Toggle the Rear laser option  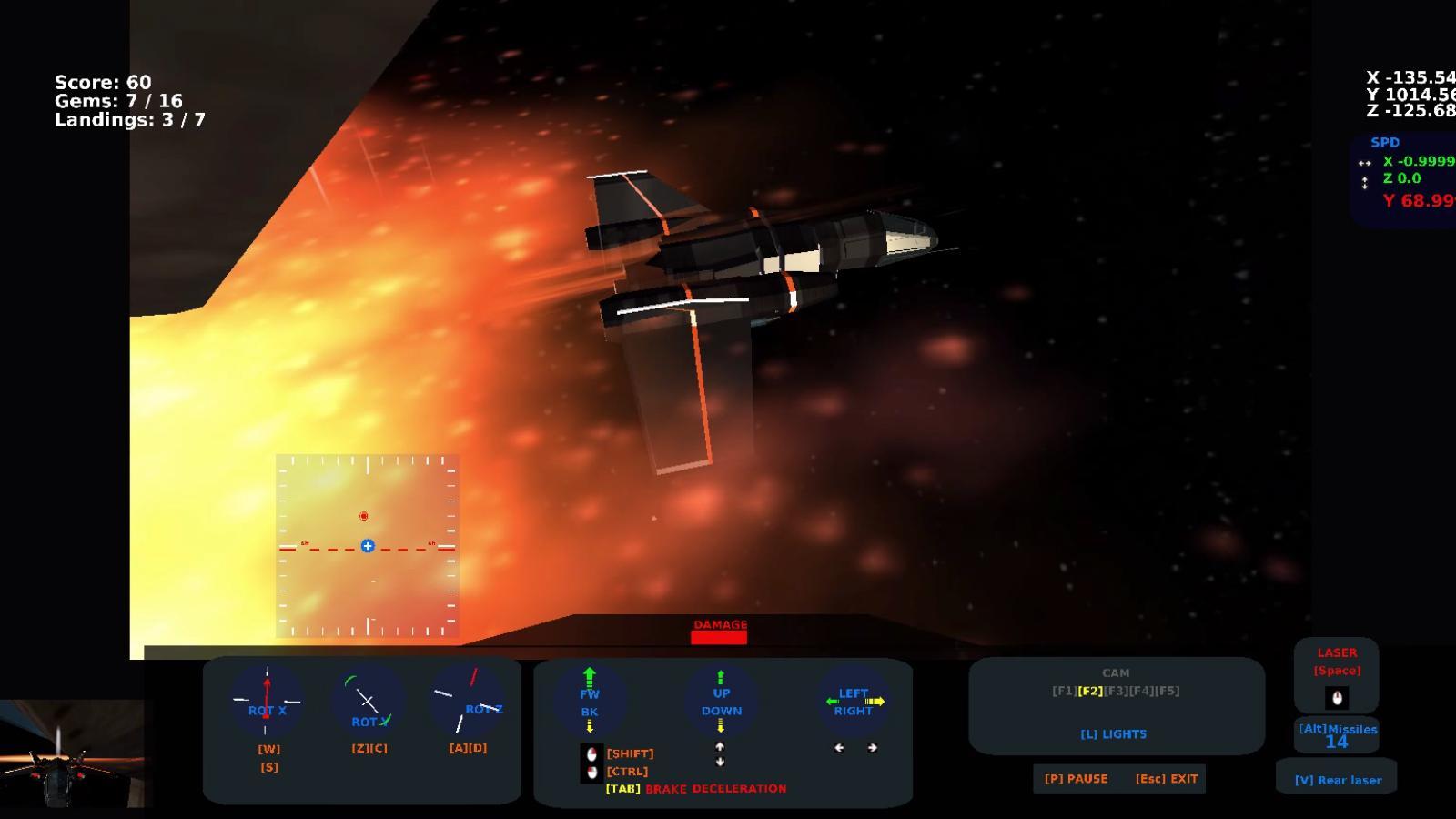click(x=1339, y=779)
